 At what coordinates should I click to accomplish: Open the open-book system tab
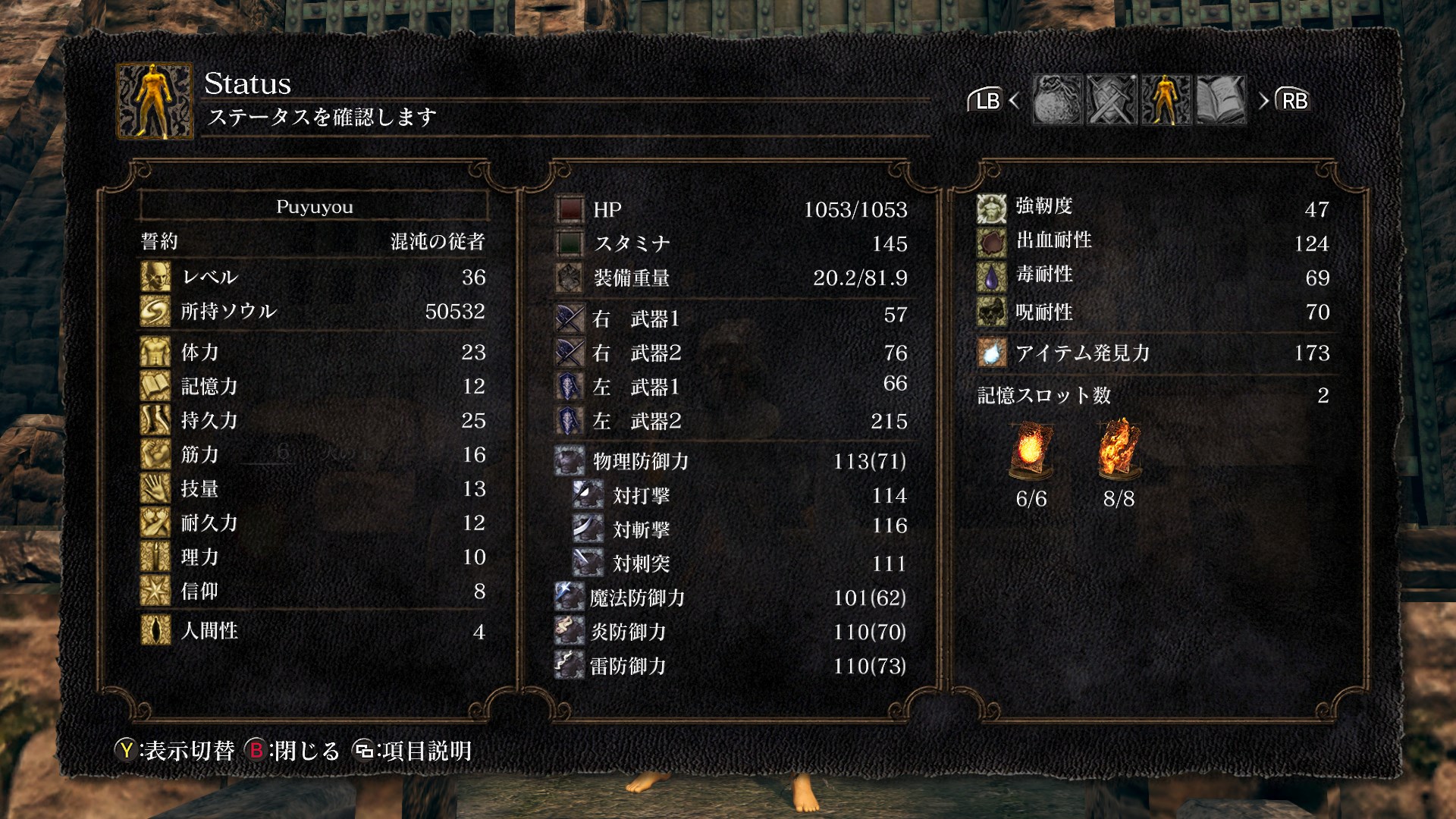[x=1220, y=100]
